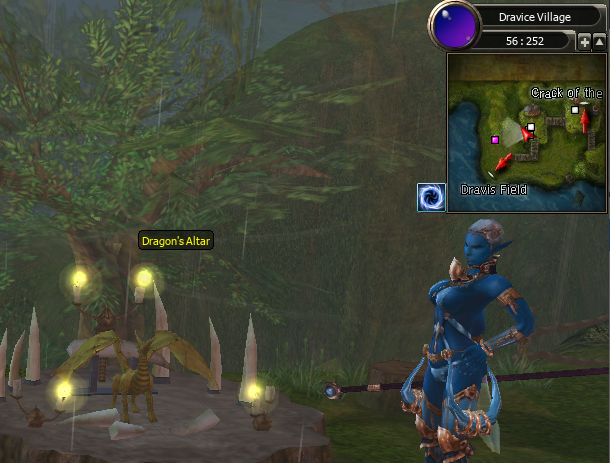The width and height of the screenshot is (610, 463).
Task: Collapse the minimap with the up-arrow button
Action: click(x=598, y=42)
